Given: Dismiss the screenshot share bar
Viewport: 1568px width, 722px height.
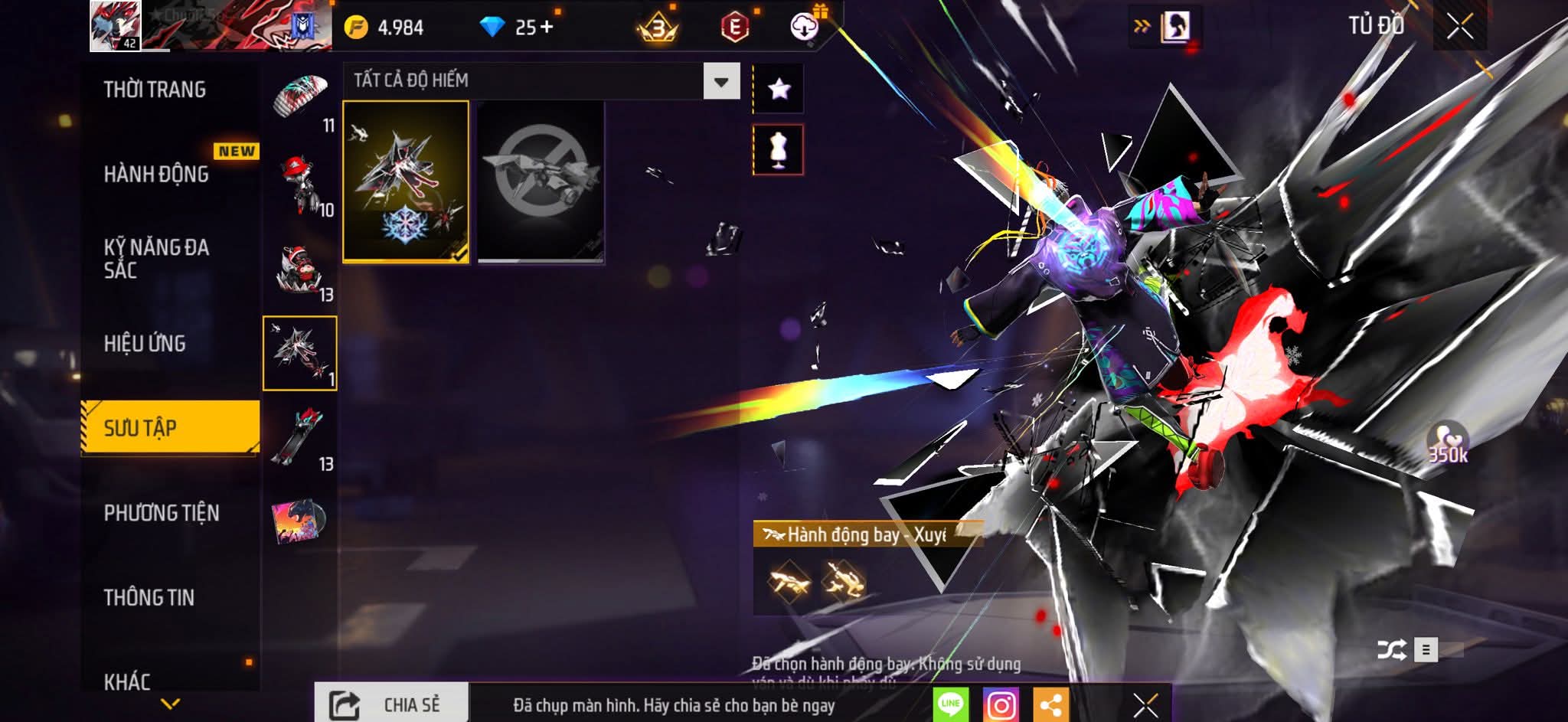Looking at the screenshot, I should tap(1145, 704).
